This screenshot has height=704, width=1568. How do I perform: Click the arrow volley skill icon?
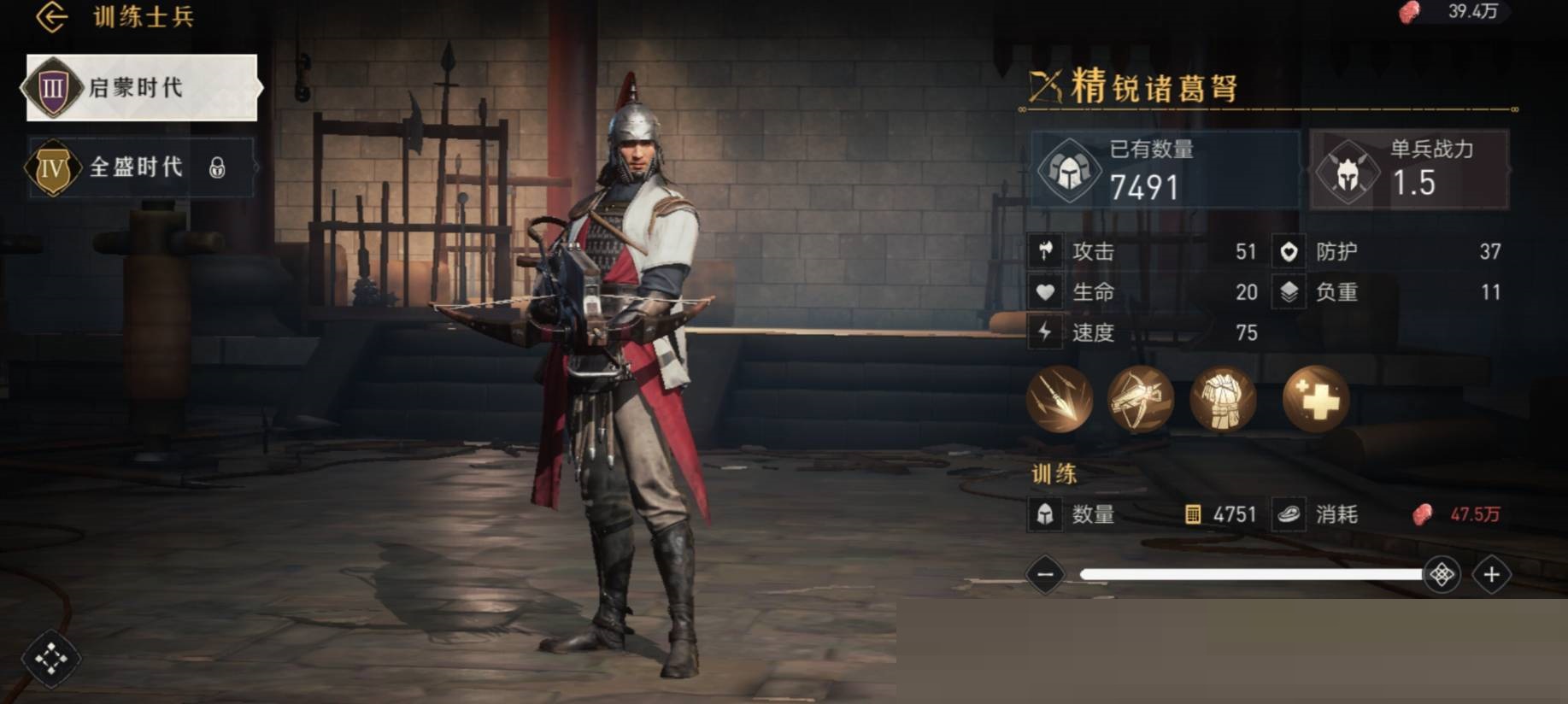click(1060, 399)
